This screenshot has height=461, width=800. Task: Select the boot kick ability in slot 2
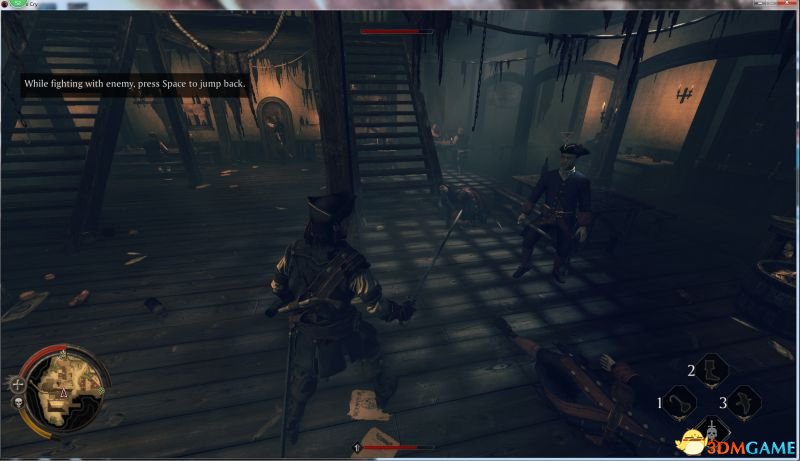[x=711, y=371]
